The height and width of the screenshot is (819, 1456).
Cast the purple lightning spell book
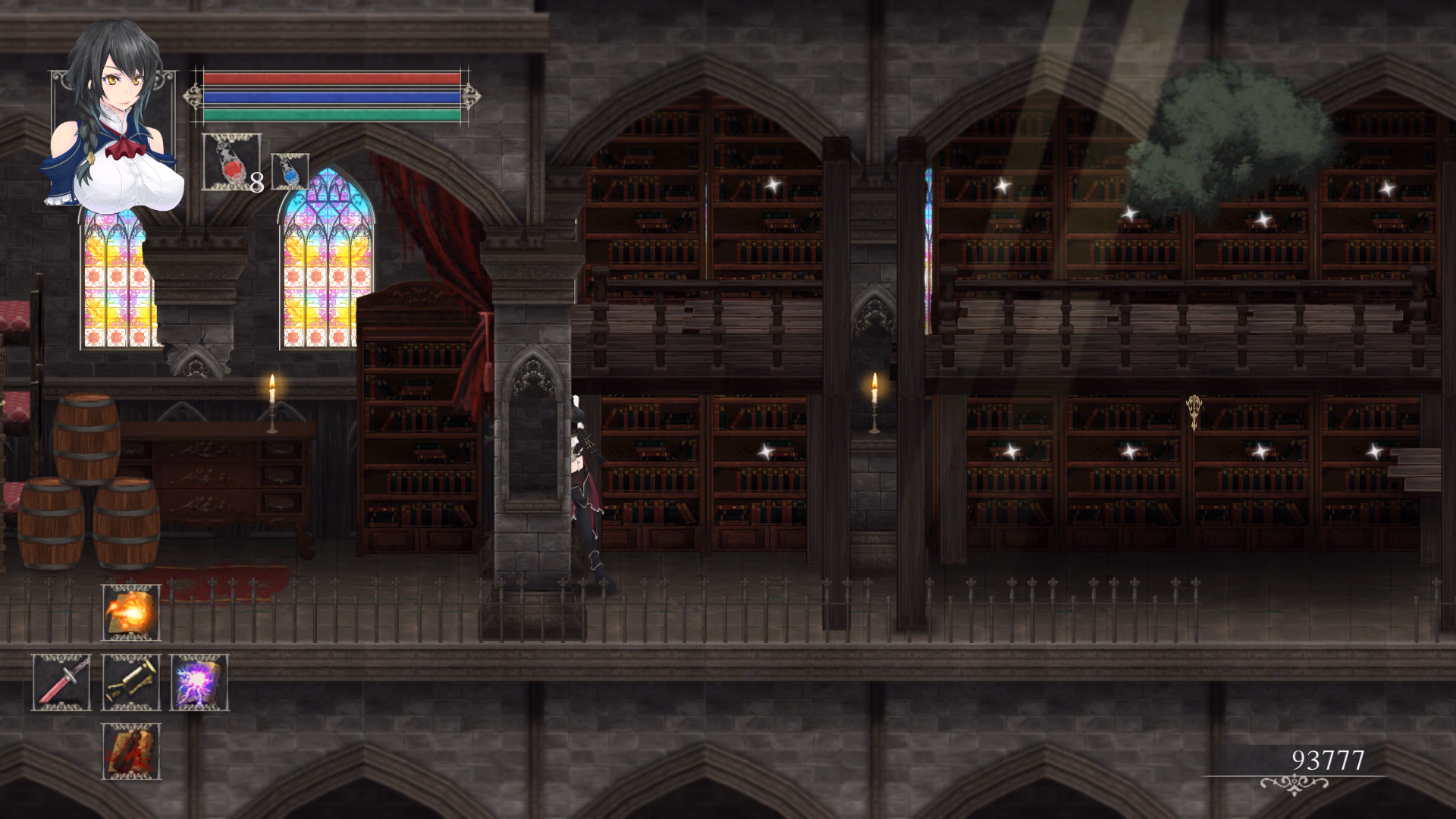[x=199, y=682]
